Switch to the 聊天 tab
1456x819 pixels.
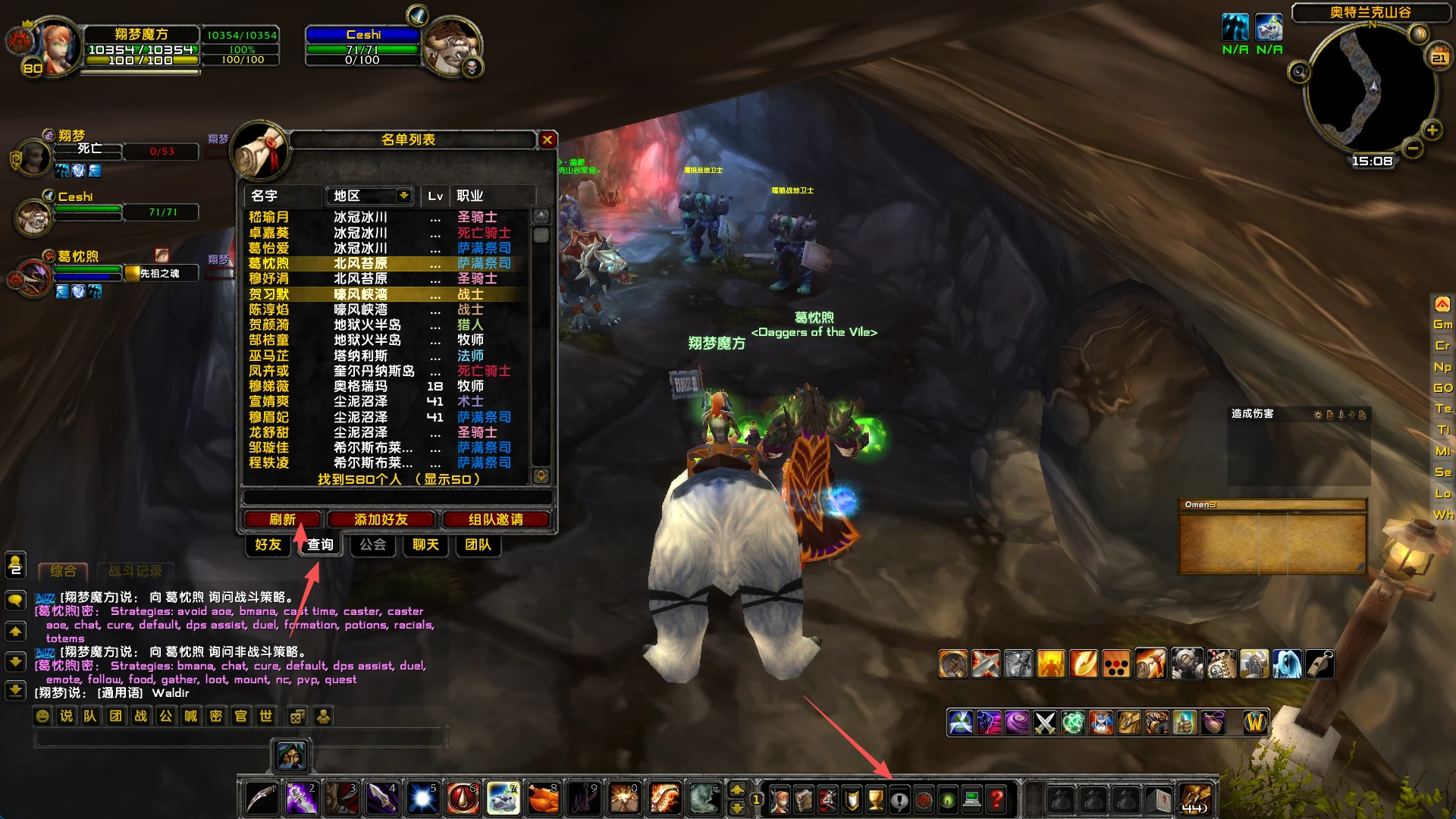[x=425, y=544]
